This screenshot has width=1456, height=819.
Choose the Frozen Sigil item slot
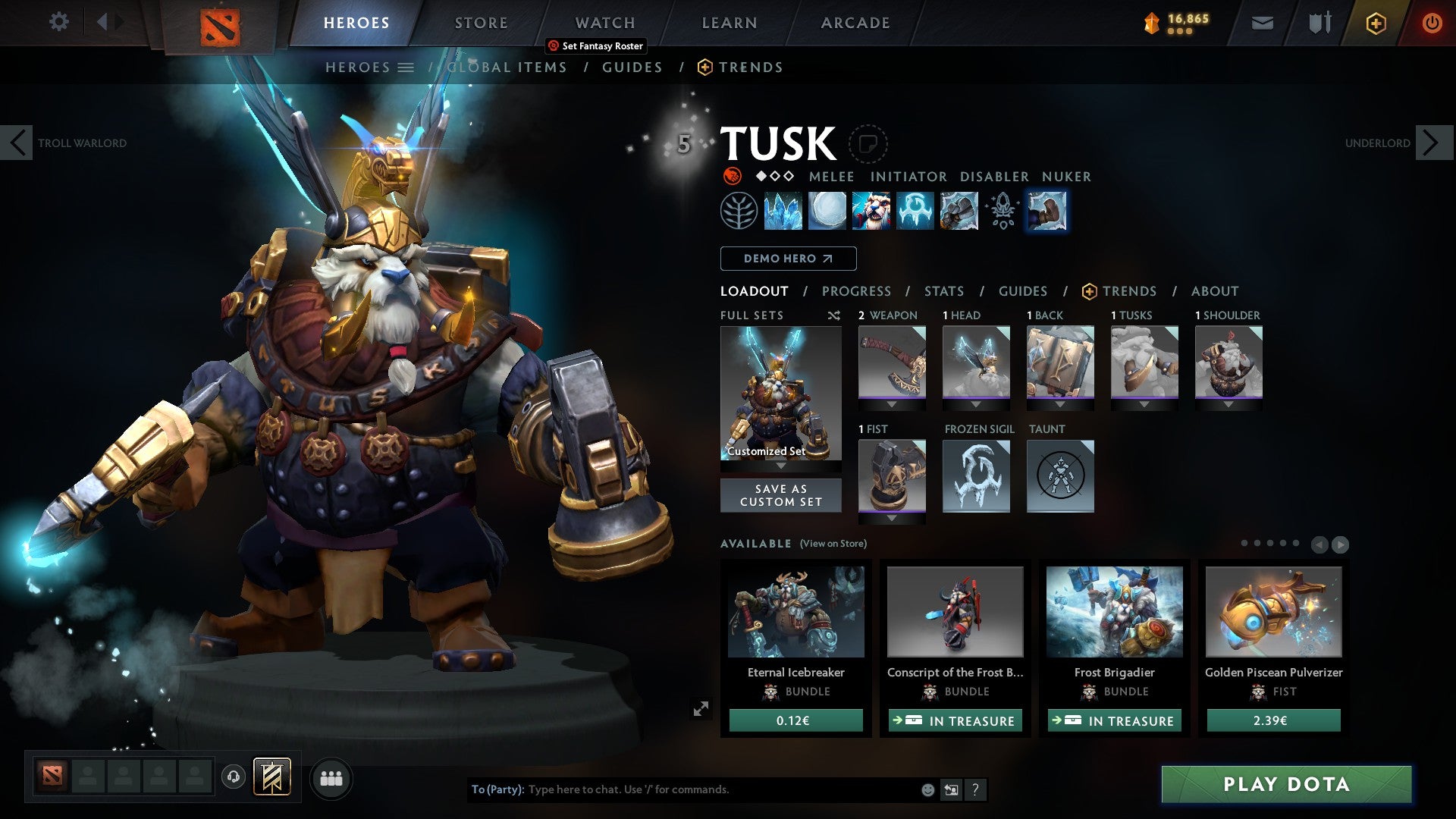(x=976, y=476)
